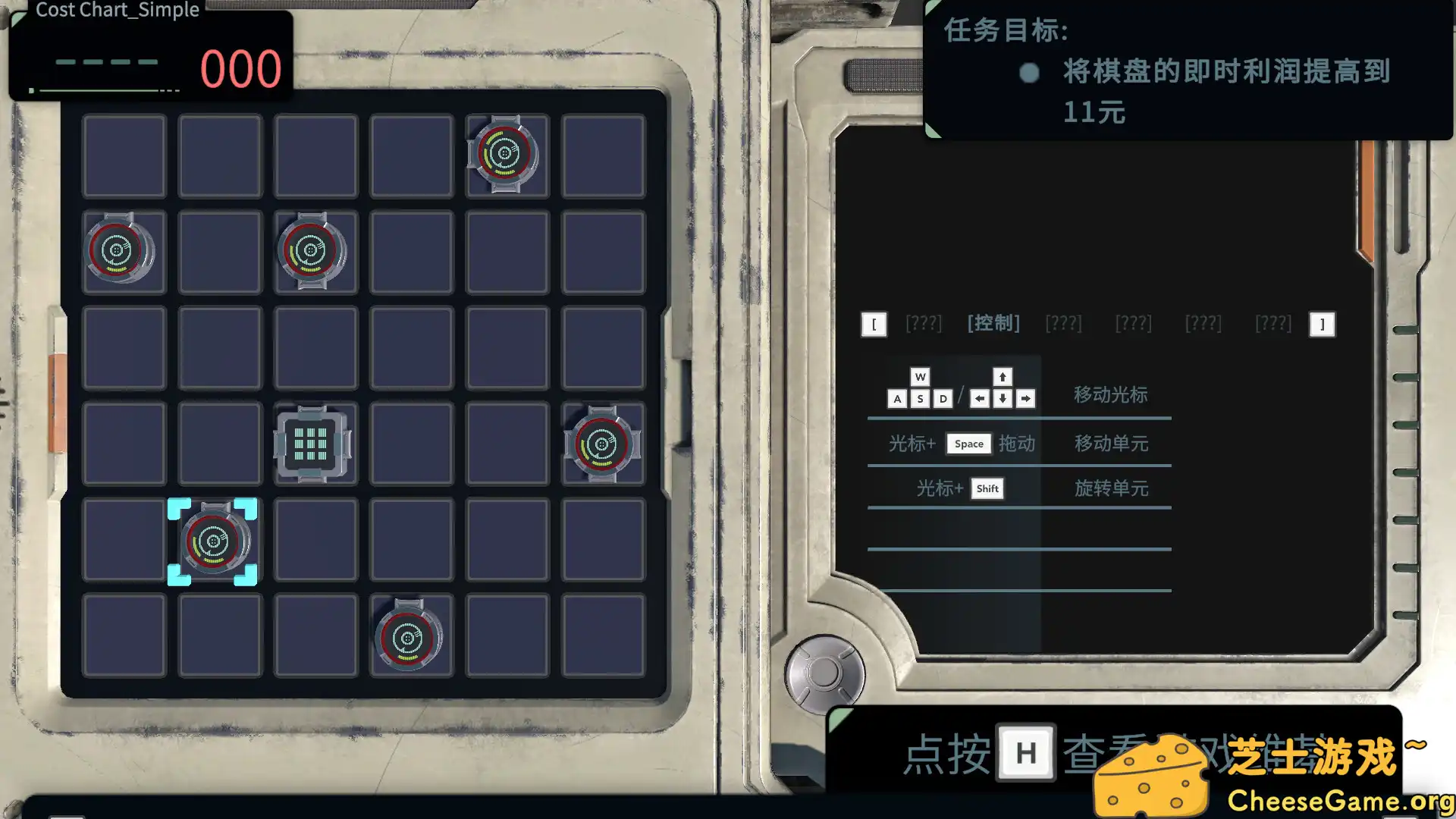The width and height of the screenshot is (1456, 819).
Task: Click the up-arrow key icon in the controls hint
Action: click(x=1002, y=377)
